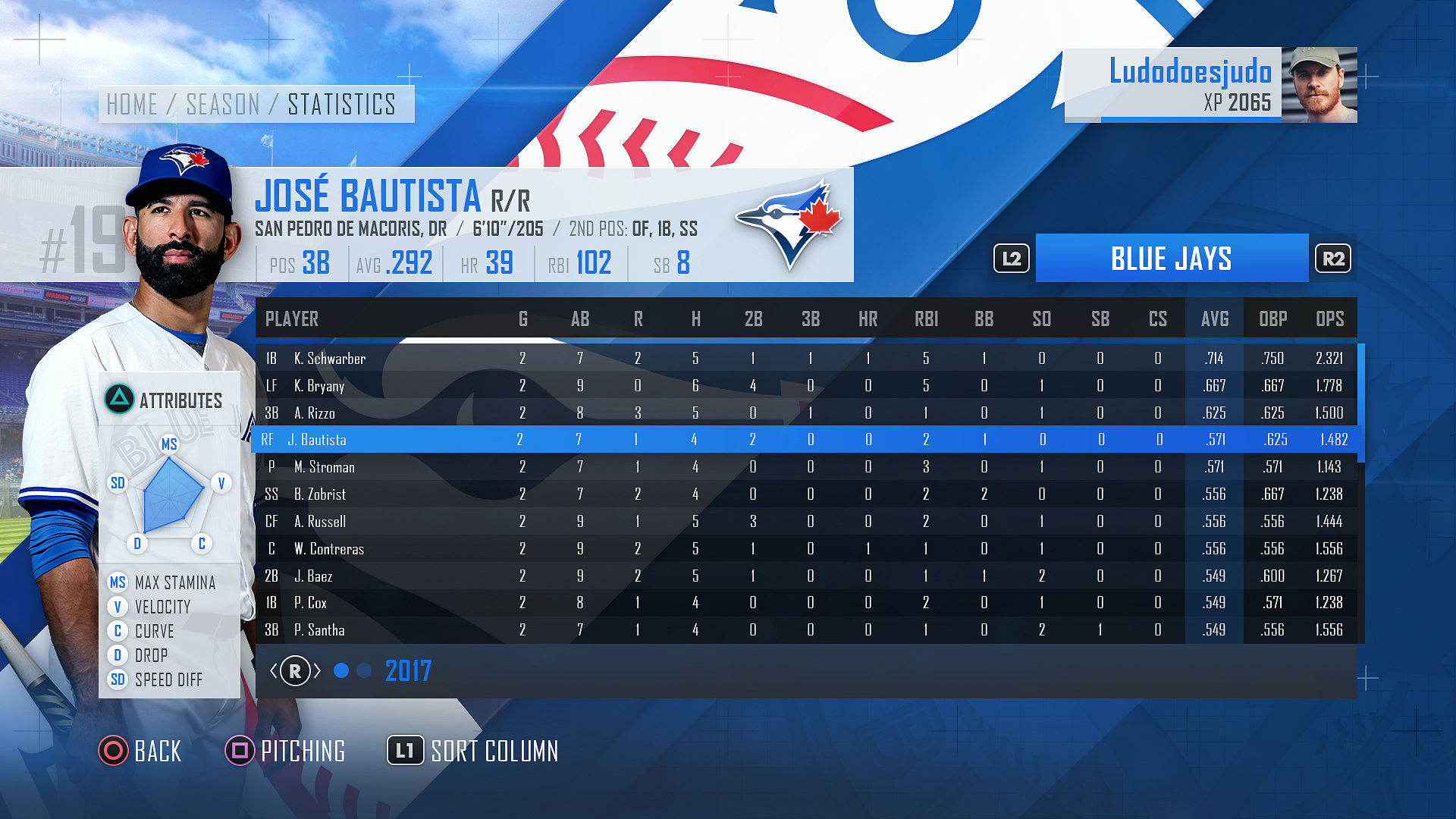Select the P. Cox row
This screenshot has width=1456, height=819.
tap(311, 603)
